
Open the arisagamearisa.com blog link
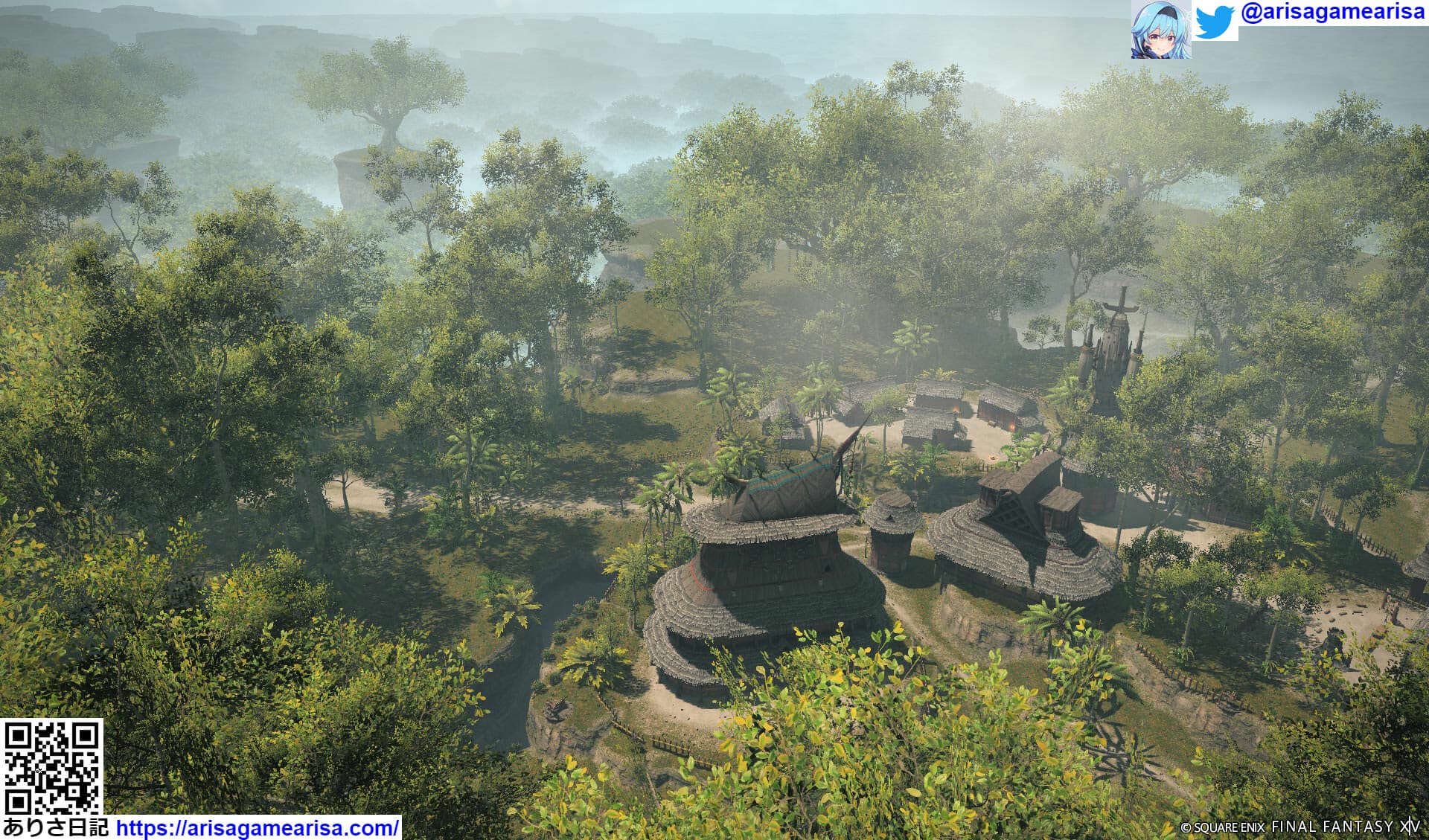[x=257, y=827]
